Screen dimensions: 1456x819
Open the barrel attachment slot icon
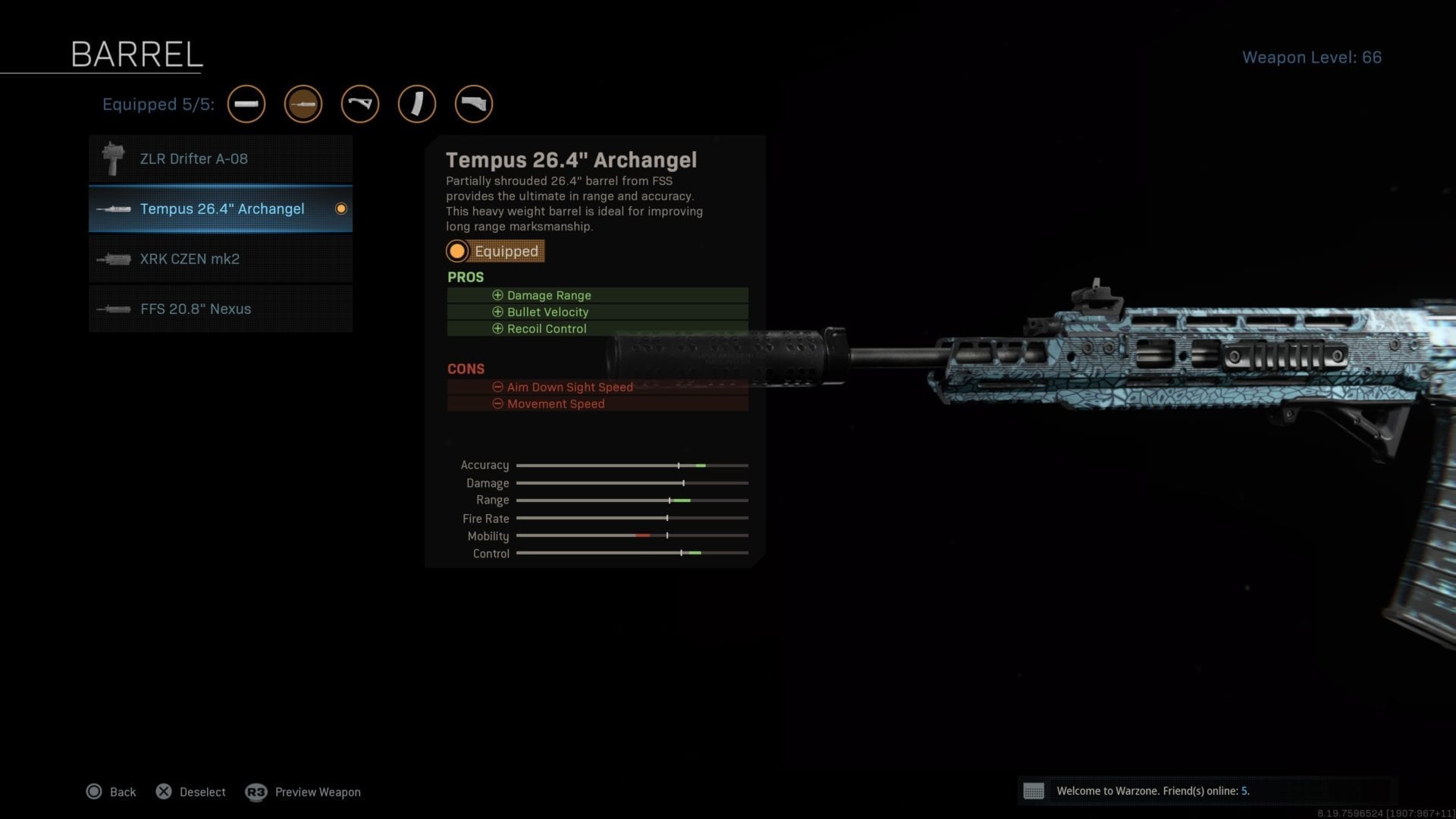pyautogui.click(x=303, y=104)
